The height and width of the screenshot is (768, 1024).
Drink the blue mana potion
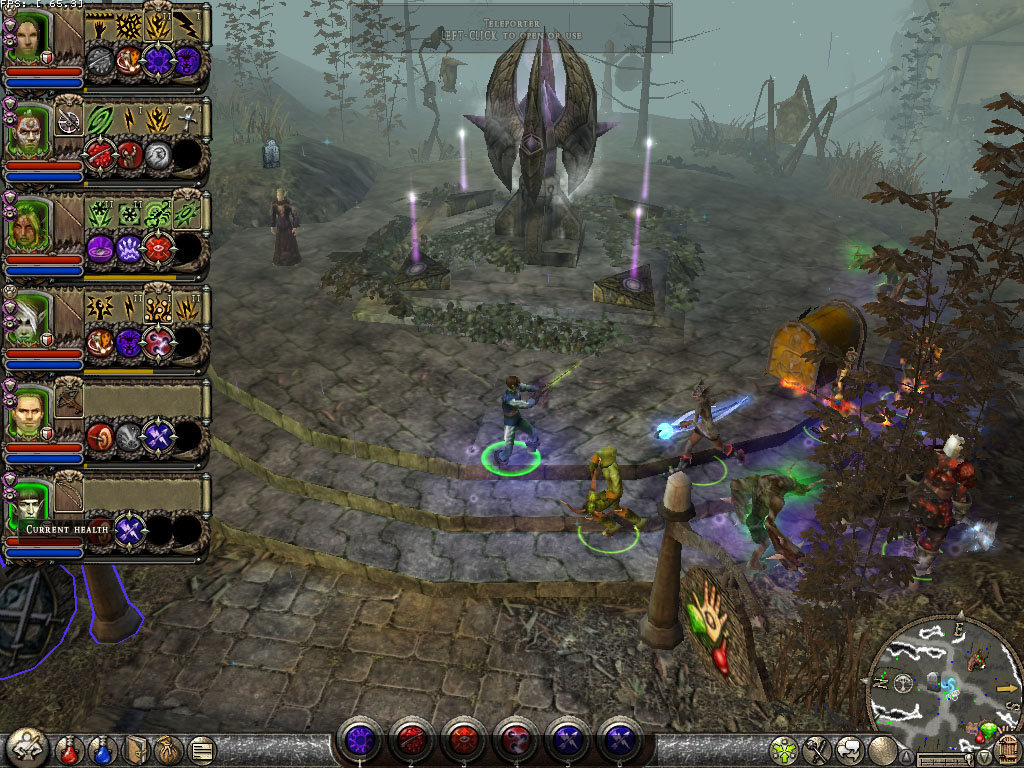[102, 748]
